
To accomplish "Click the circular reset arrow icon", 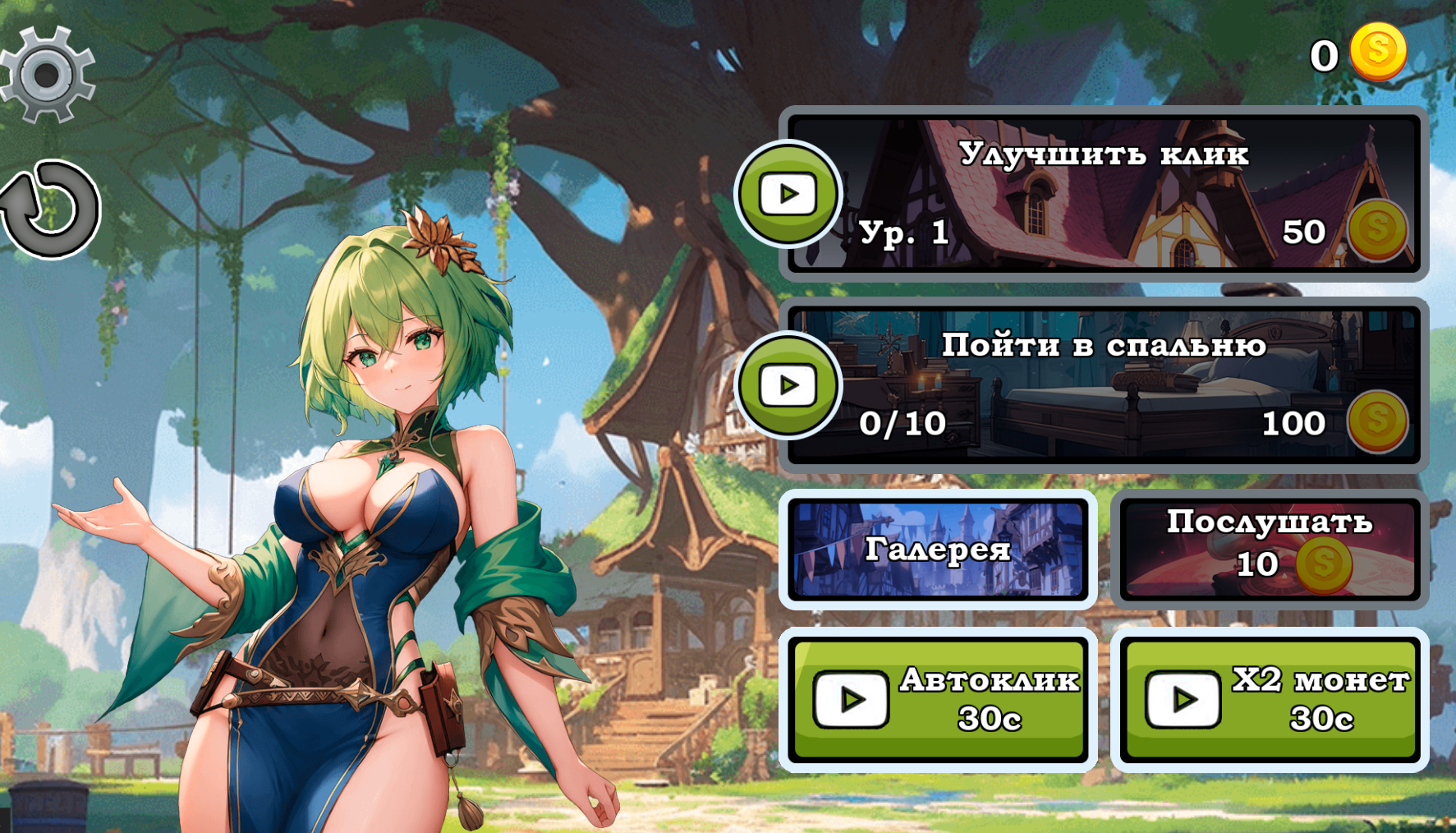I will click(51, 209).
